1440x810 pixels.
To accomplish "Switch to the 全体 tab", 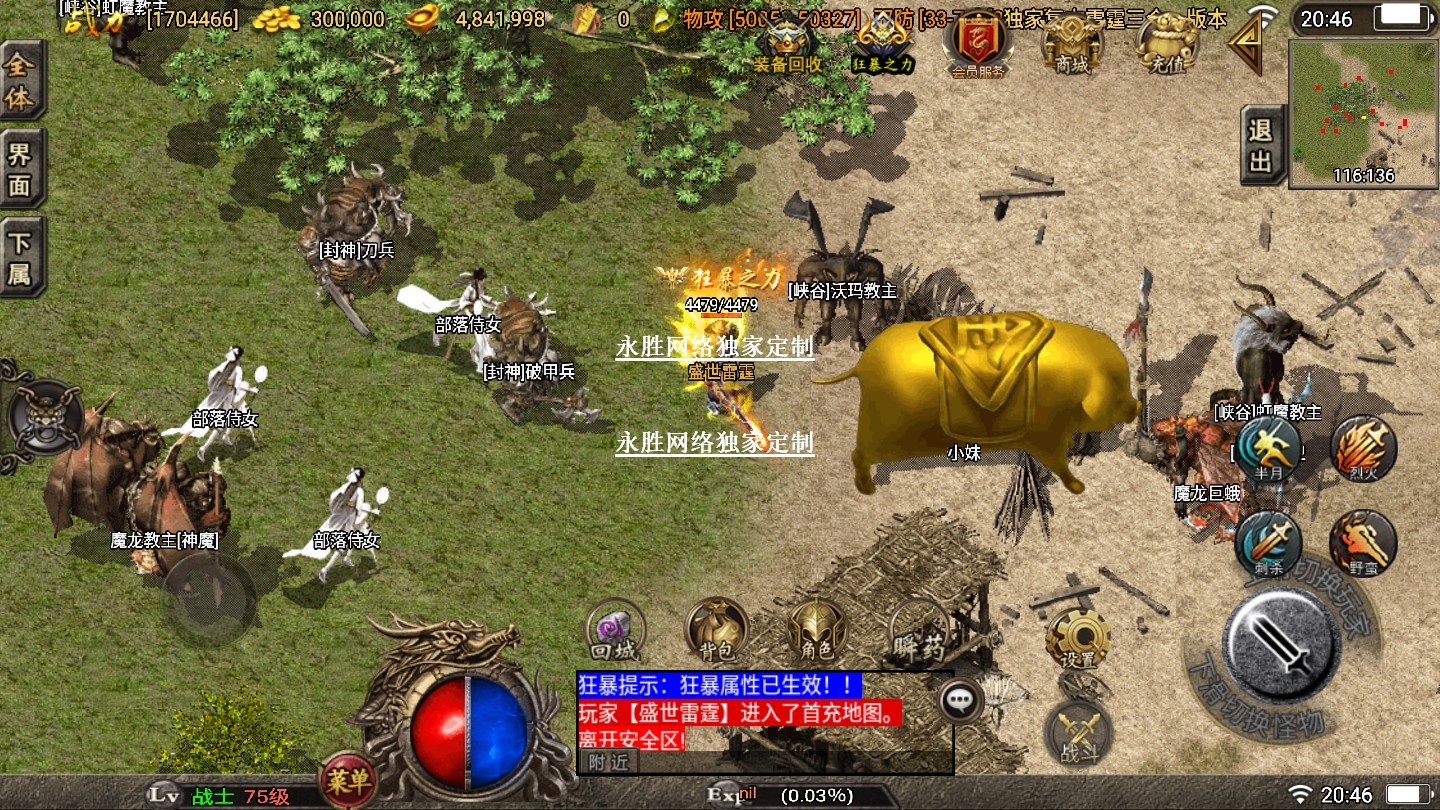I will pyautogui.click(x=21, y=81).
